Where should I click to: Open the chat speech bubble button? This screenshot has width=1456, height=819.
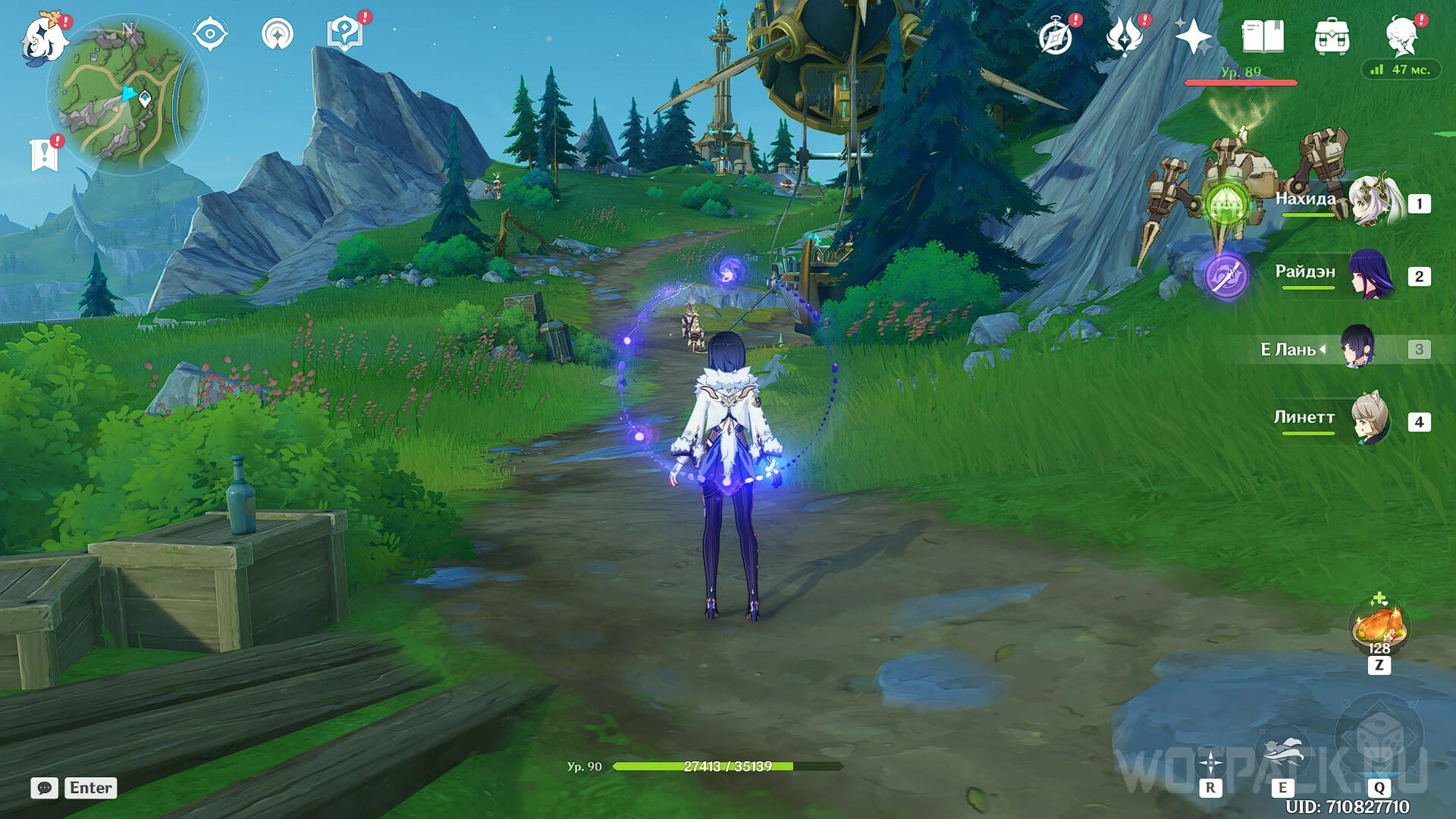(x=44, y=788)
